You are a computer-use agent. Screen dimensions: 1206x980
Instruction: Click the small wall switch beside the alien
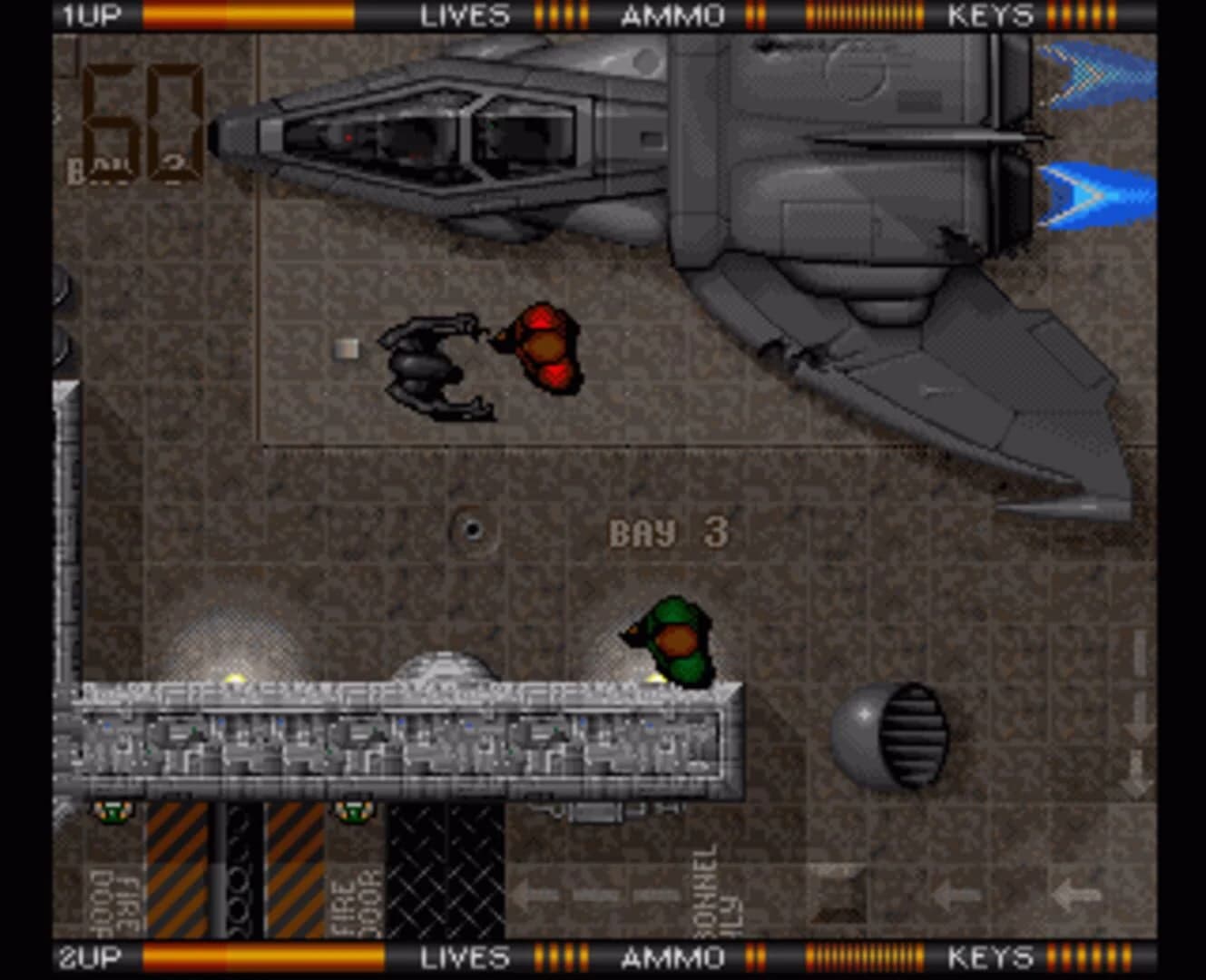click(x=346, y=347)
